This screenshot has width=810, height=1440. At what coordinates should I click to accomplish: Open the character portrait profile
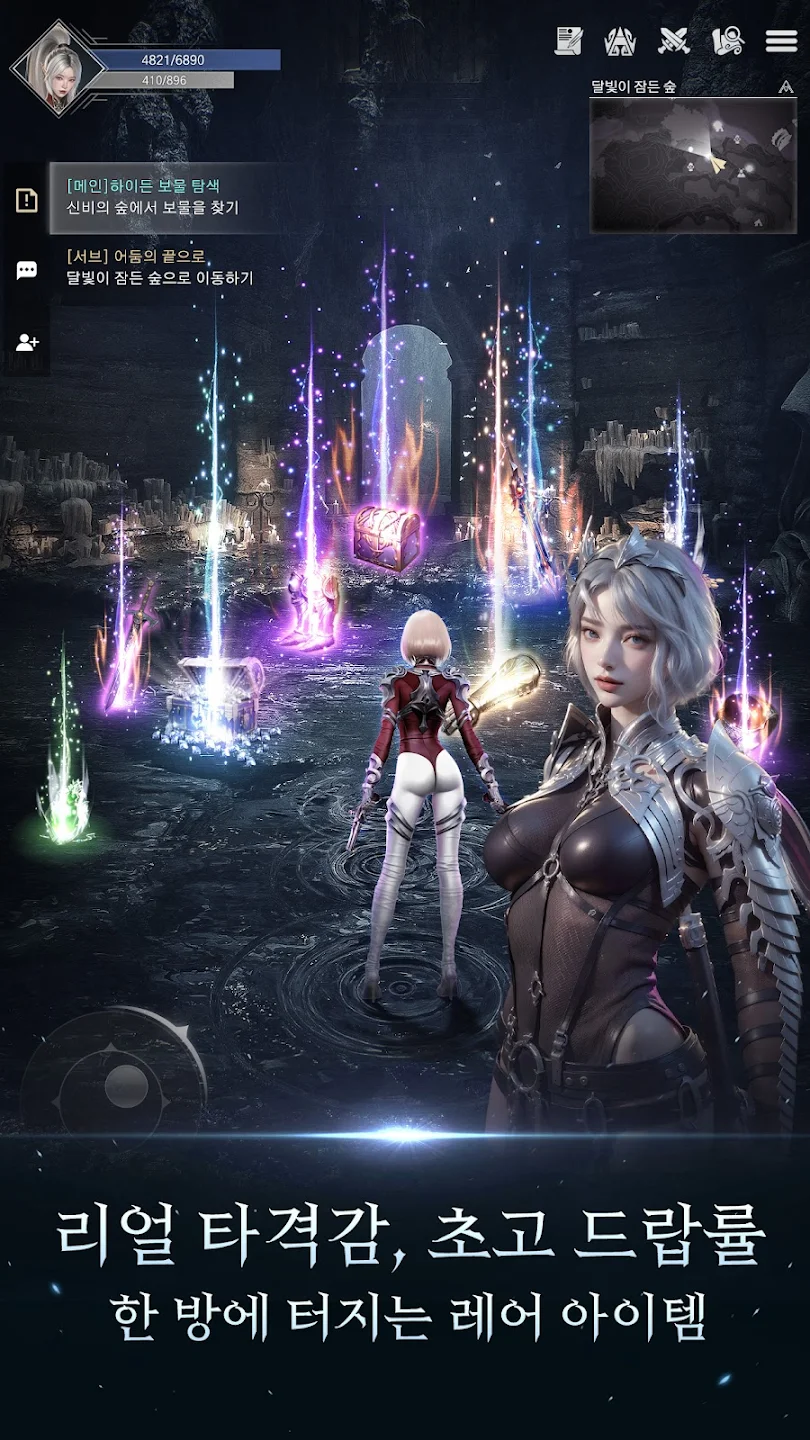click(x=58, y=69)
